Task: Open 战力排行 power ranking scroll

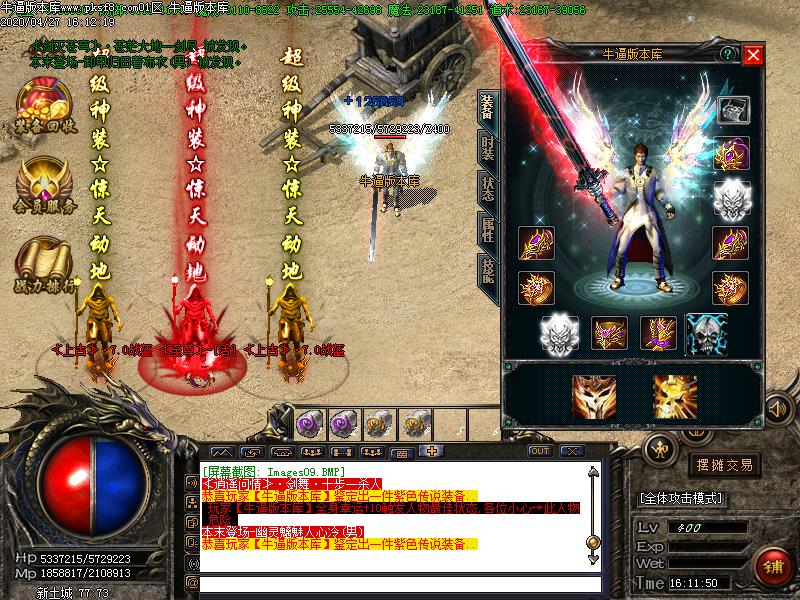Action: pos(45,262)
